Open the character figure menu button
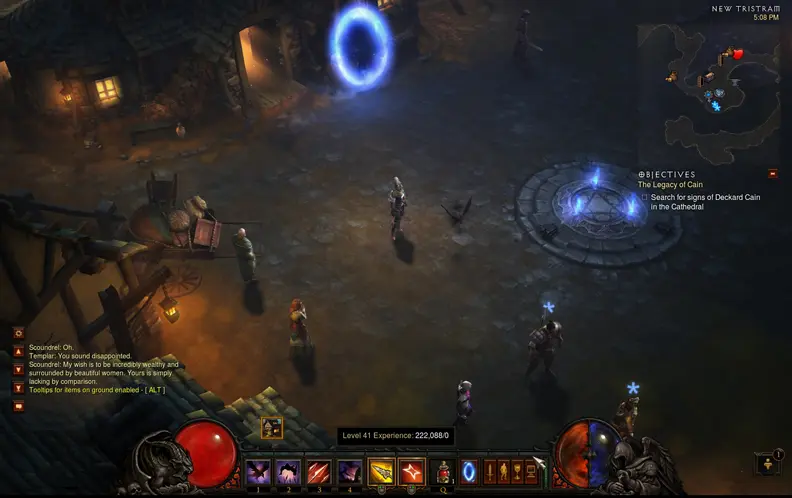This screenshot has width=792, height=498. point(503,471)
